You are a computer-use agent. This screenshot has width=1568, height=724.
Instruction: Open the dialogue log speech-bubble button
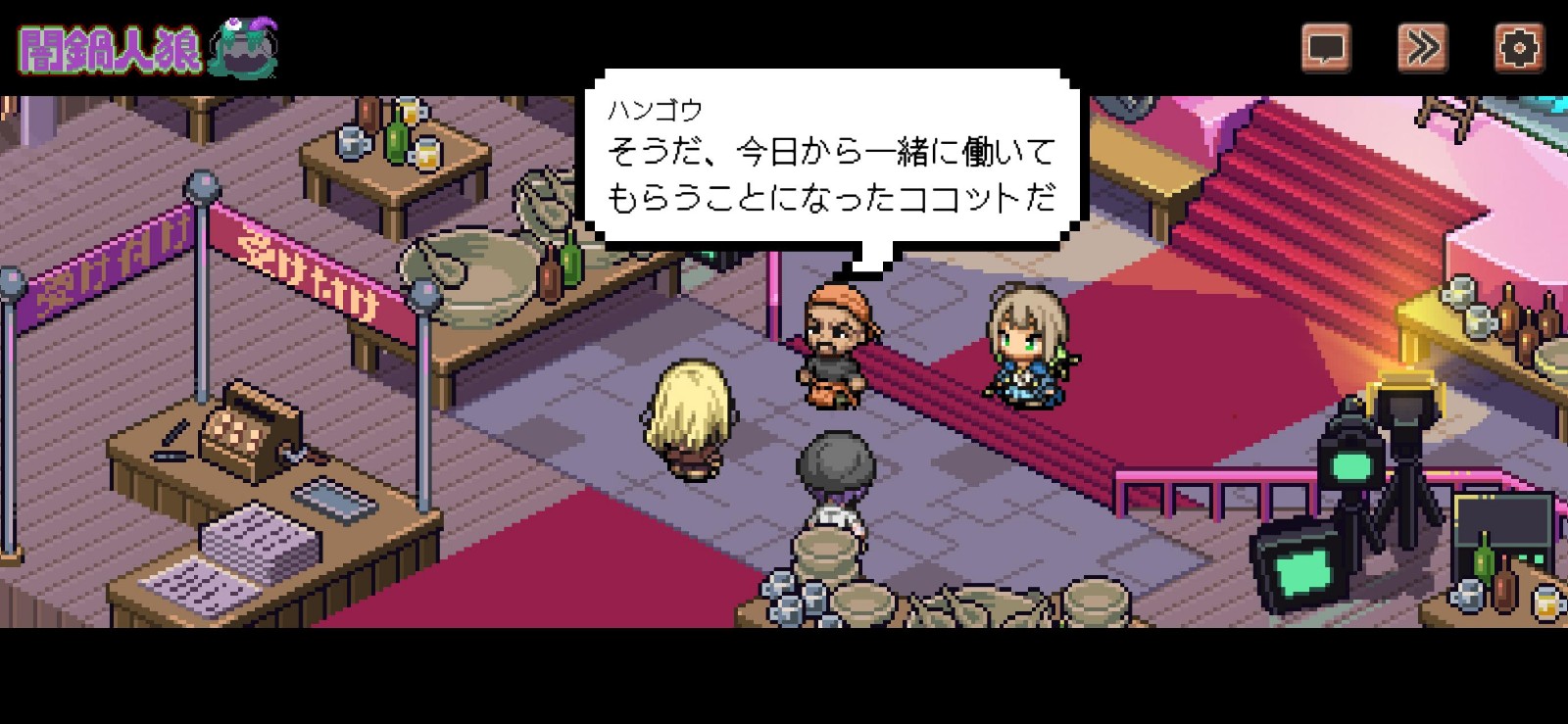pos(1326,47)
